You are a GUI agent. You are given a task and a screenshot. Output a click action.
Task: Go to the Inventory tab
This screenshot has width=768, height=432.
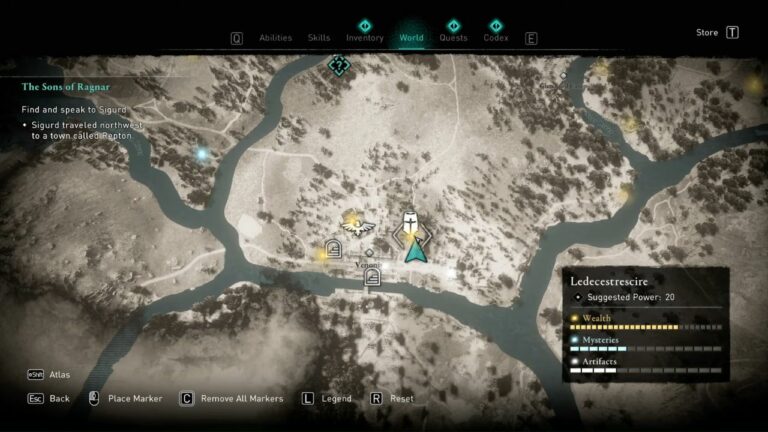pyautogui.click(x=365, y=38)
